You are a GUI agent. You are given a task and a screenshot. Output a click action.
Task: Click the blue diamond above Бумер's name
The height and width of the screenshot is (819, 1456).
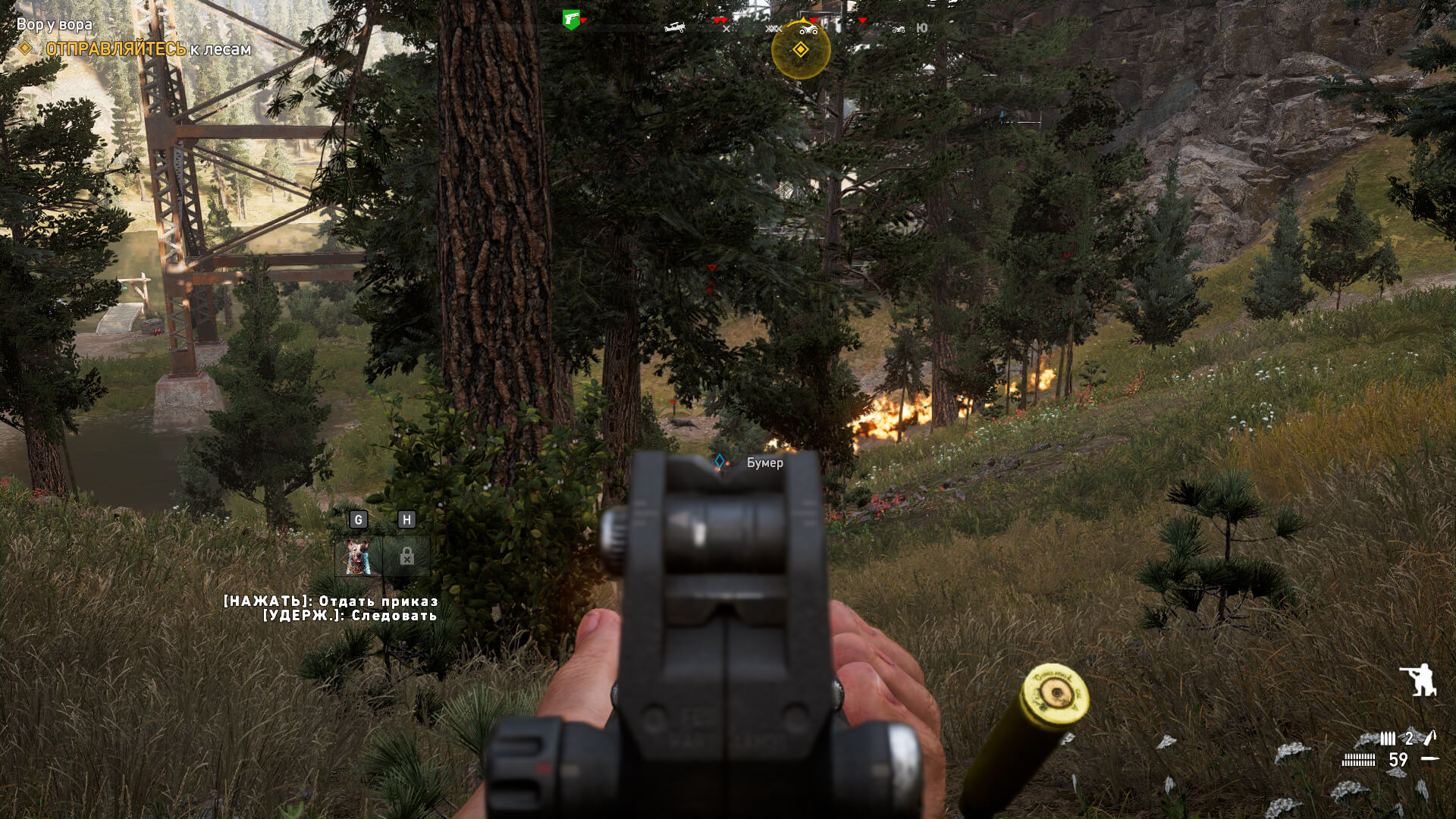tap(718, 459)
